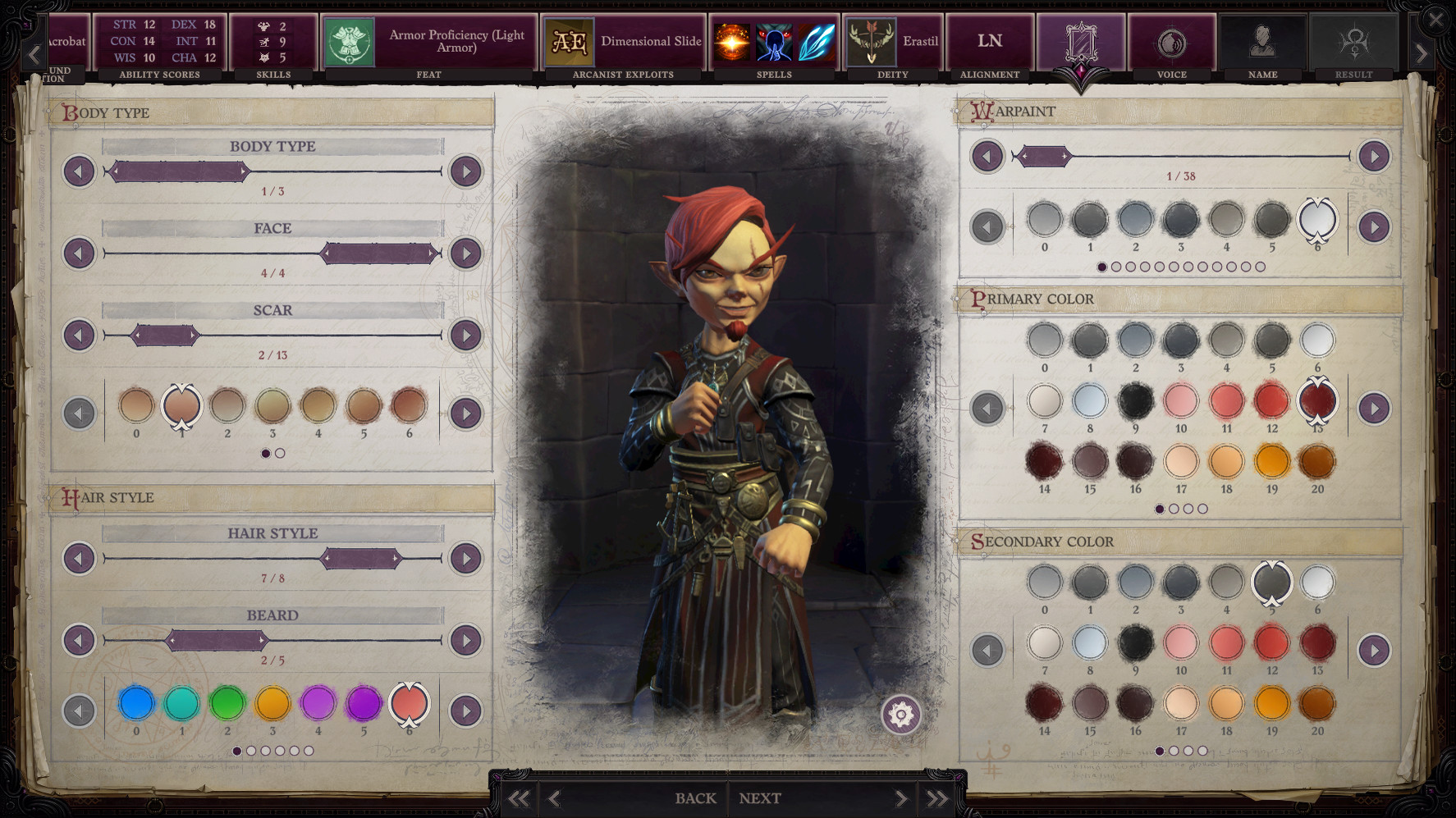Viewport: 1456px width, 818px height.
Task: Select the second page dot under Primary Color
Action: click(x=1174, y=509)
